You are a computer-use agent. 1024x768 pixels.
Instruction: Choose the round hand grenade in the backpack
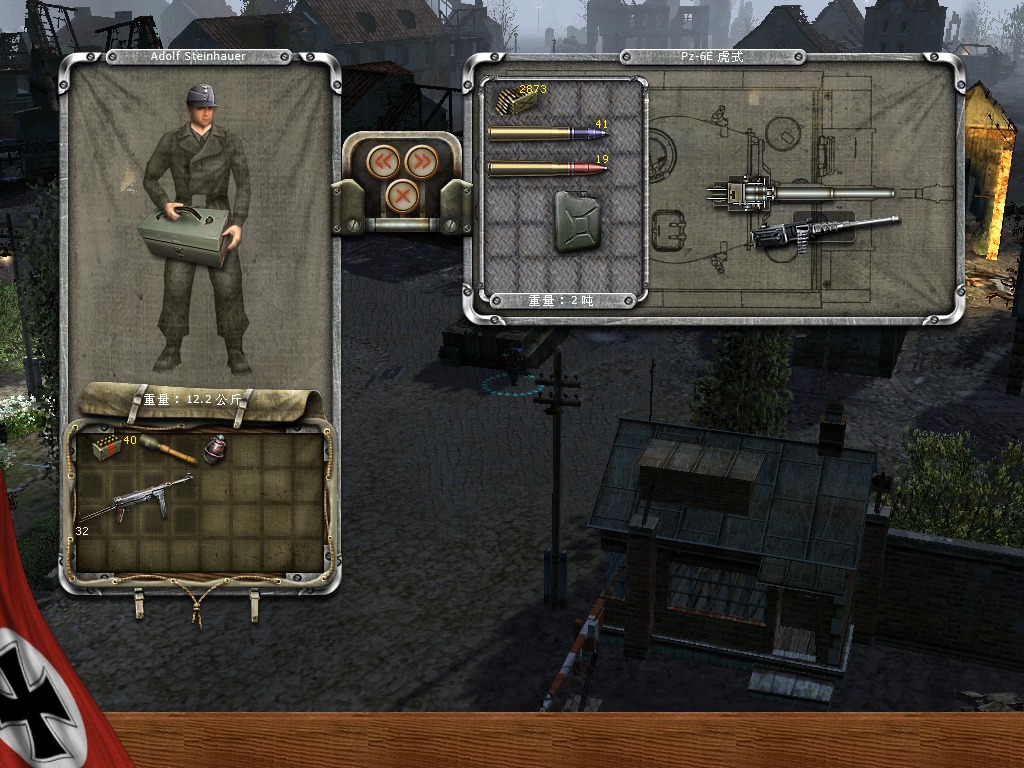click(x=216, y=450)
